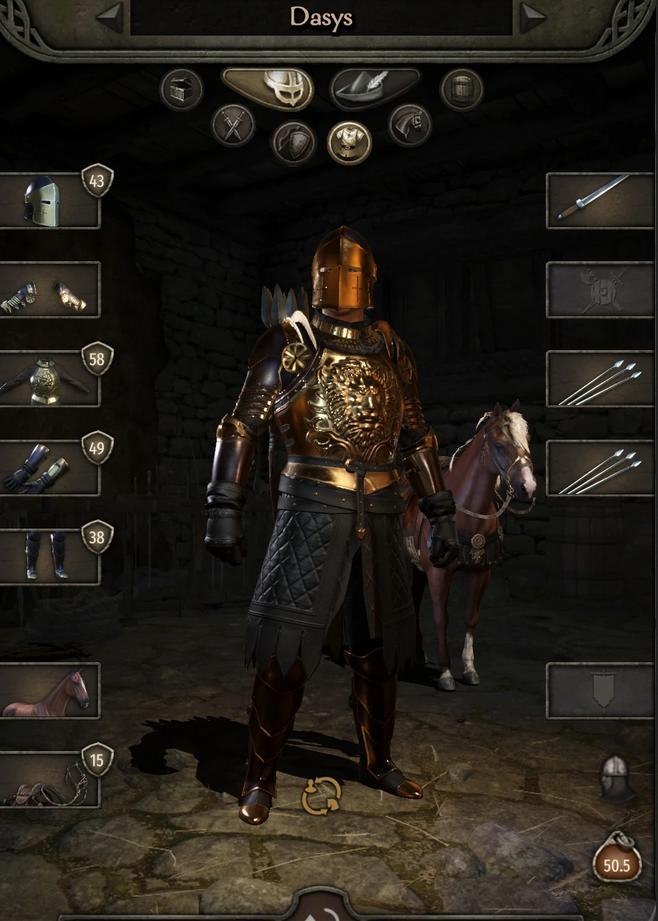Switch to the previous character with left arrow
658x921 pixels.
[109, 16]
